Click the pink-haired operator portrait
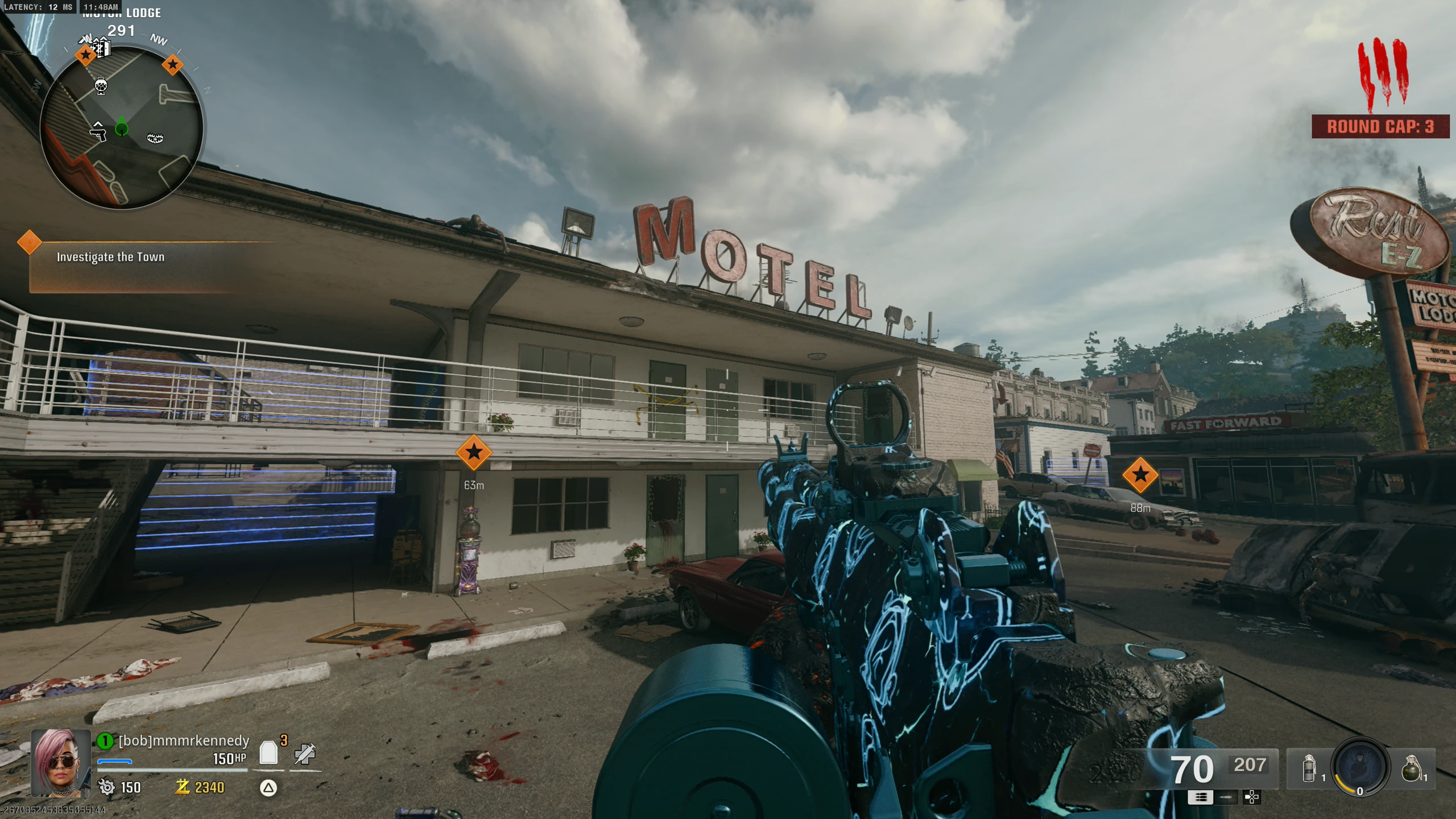1456x819 pixels. pos(61,763)
